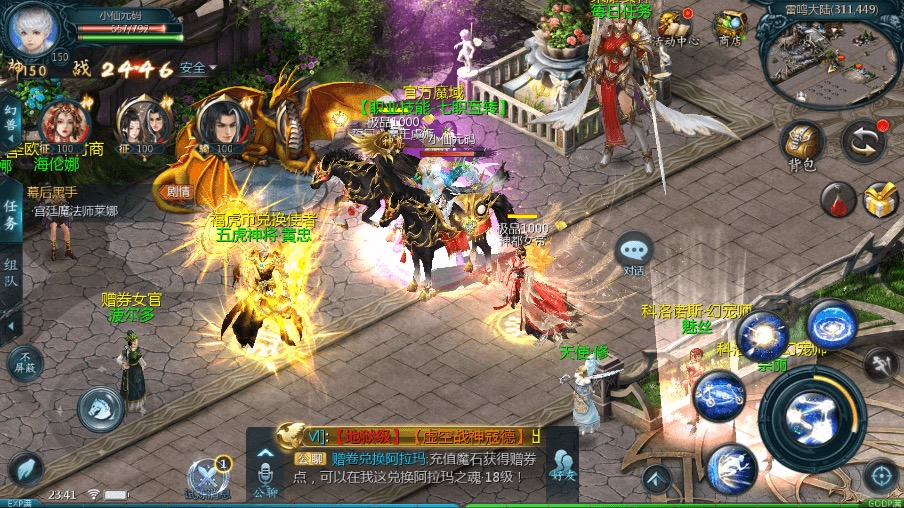Image resolution: width=904 pixels, height=508 pixels.
Task: Select the pet portrait showing two characters
Action: 142,124
